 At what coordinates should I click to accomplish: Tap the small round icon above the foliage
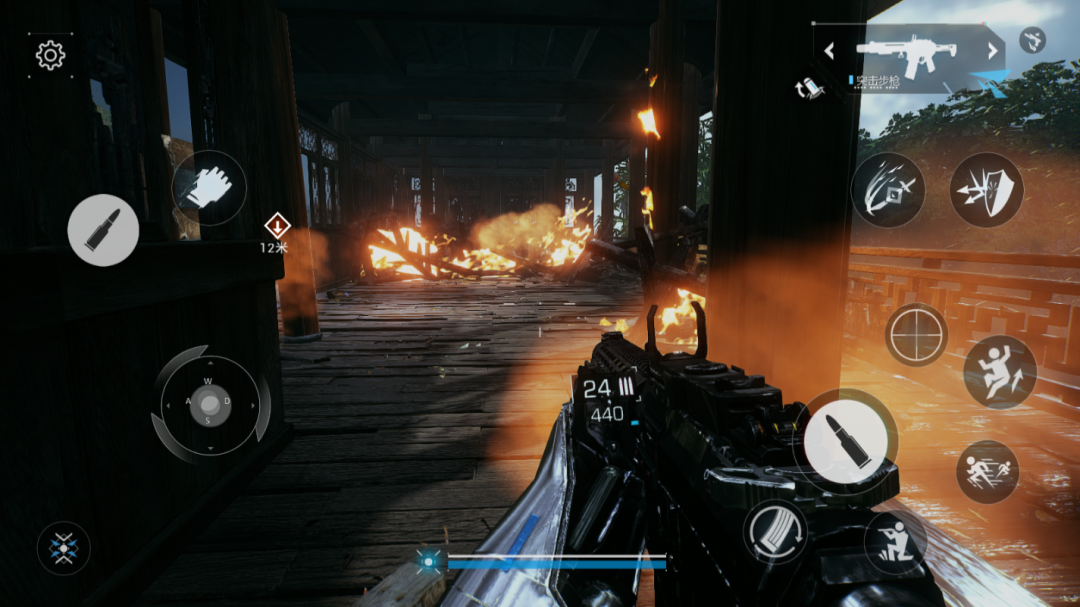pyautogui.click(x=1032, y=40)
